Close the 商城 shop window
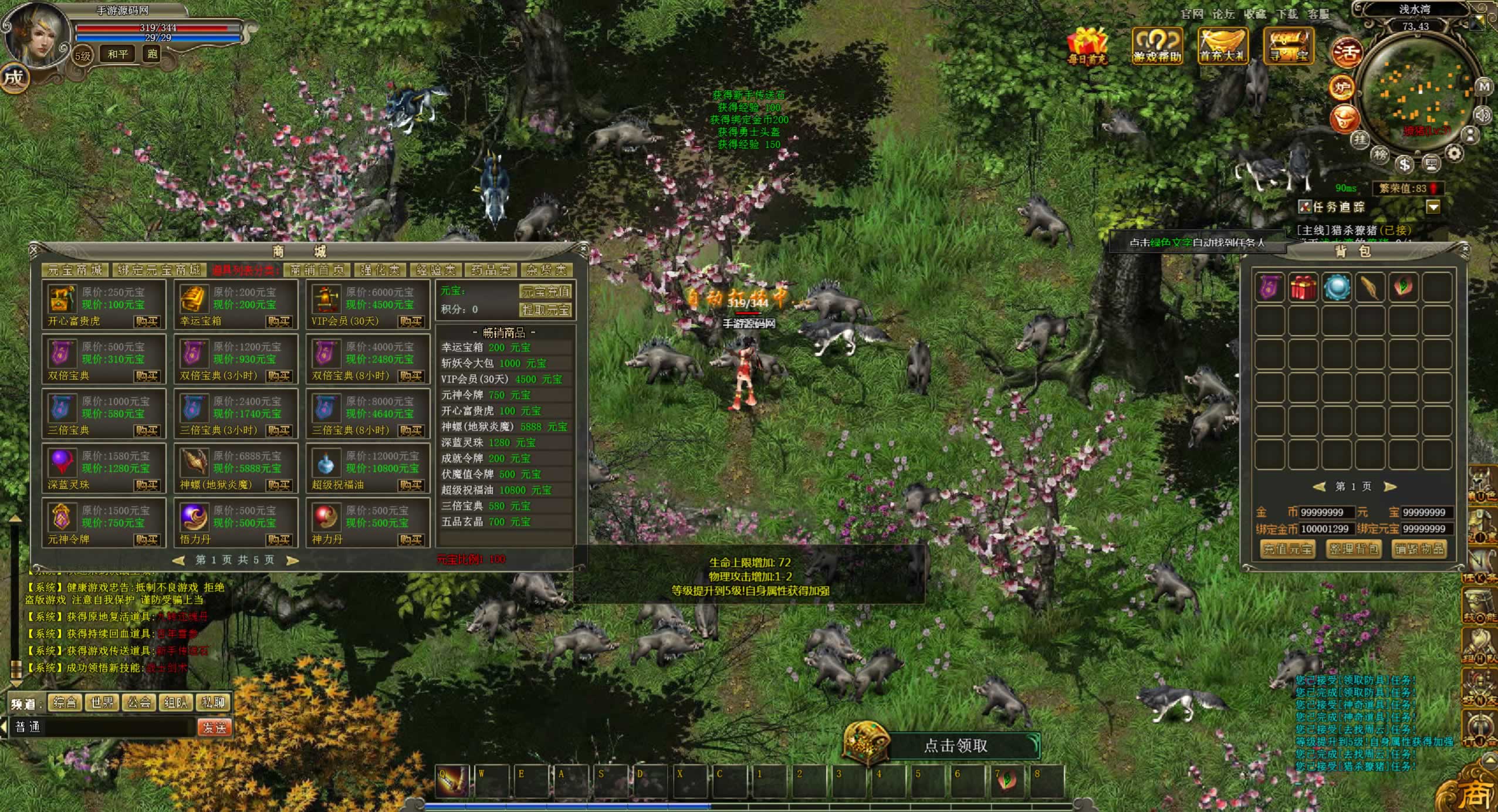 click(583, 249)
